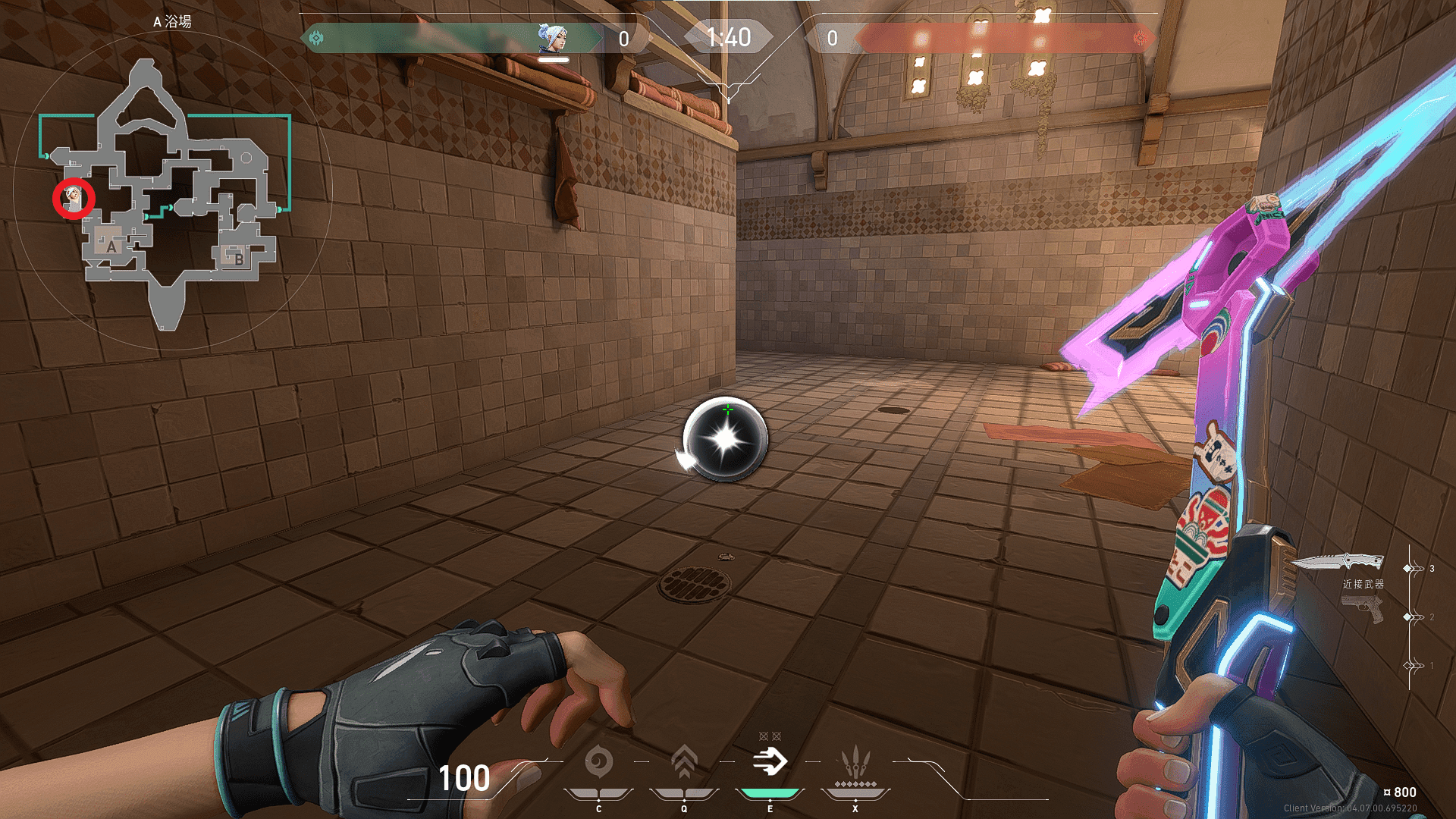Choose the melee knife weapon slot
1456x819 pixels.
pyautogui.click(x=1338, y=562)
